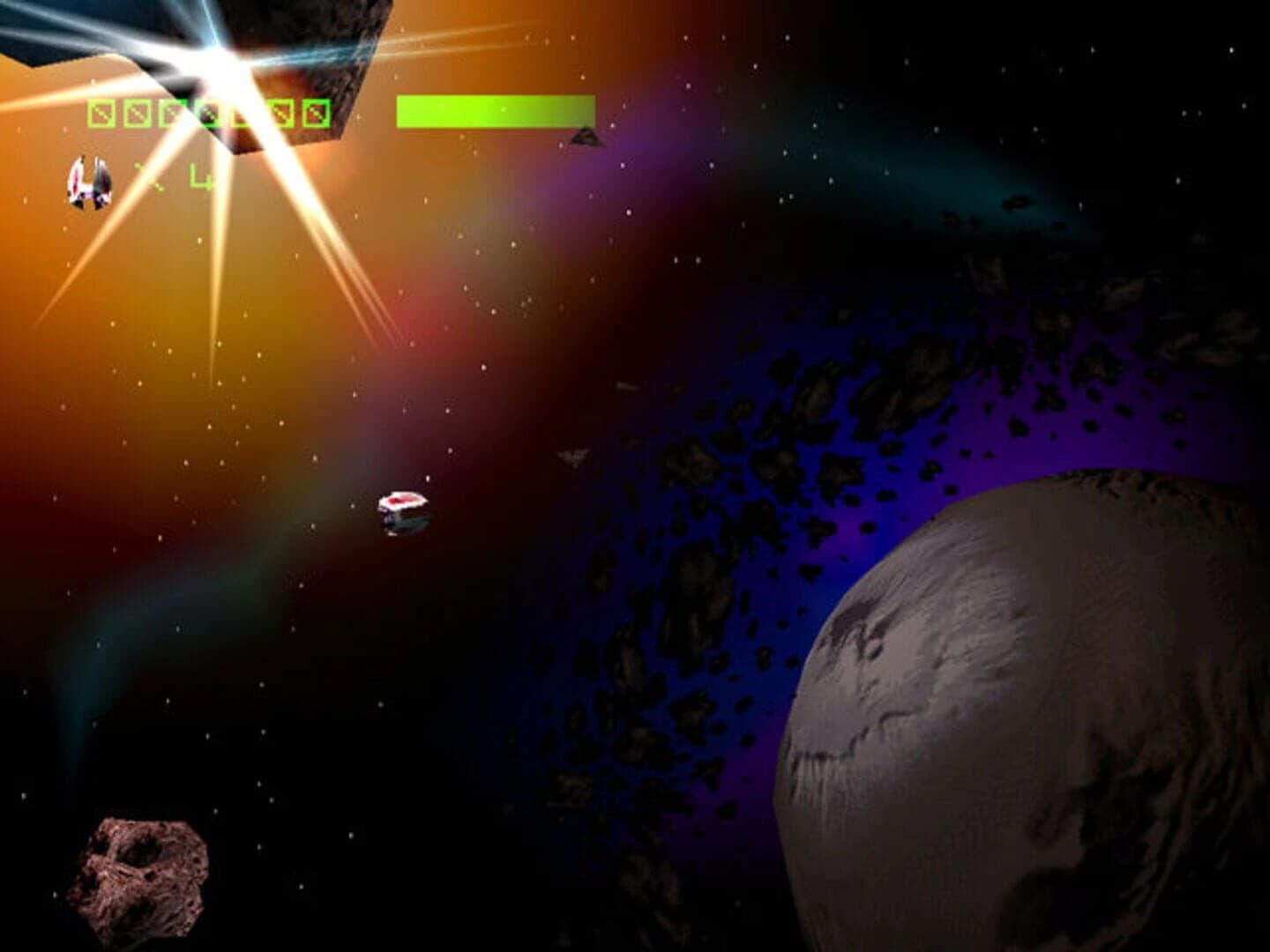Click the distant ship in mid-screen debris field
1270x952 pixels.
point(571,455)
